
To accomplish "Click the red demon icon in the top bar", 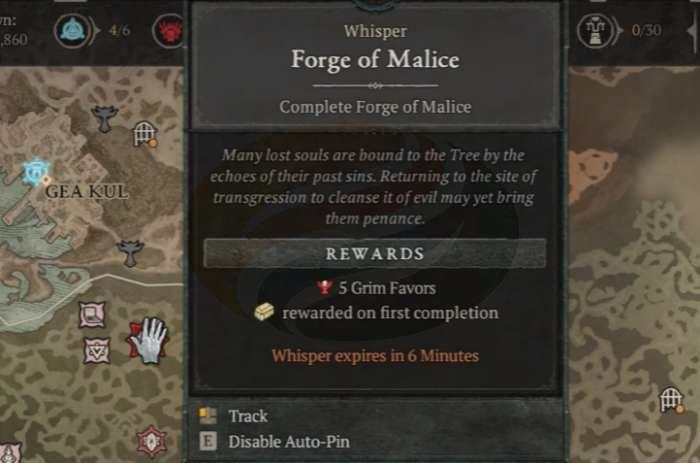I will (x=167, y=29).
